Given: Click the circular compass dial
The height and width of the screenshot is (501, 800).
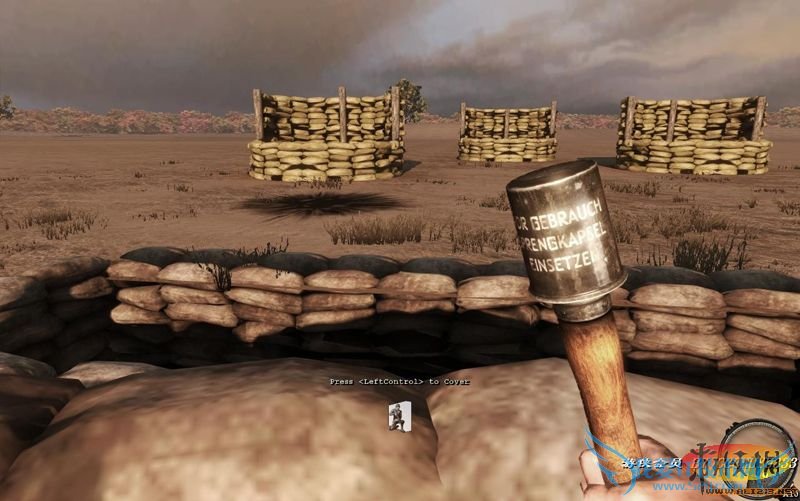Looking at the screenshot, I should (760, 456).
